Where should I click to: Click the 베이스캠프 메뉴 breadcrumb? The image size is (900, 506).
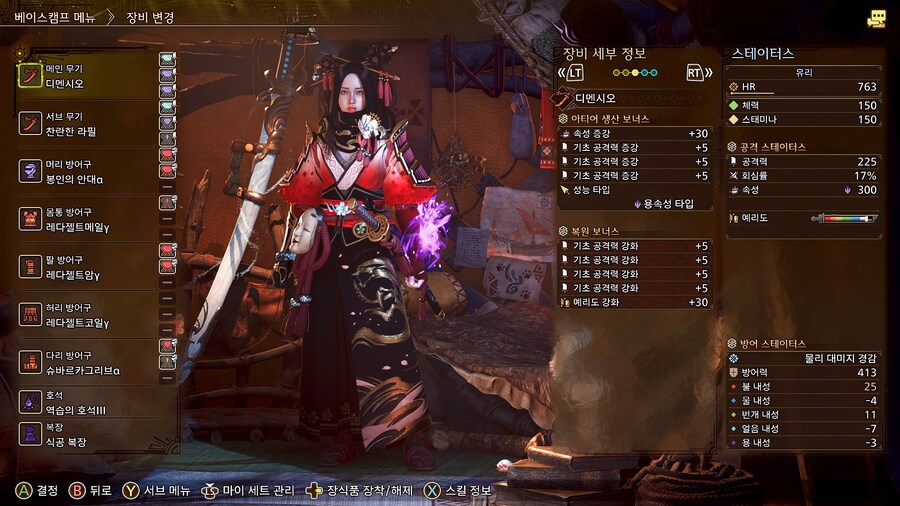click(x=55, y=16)
